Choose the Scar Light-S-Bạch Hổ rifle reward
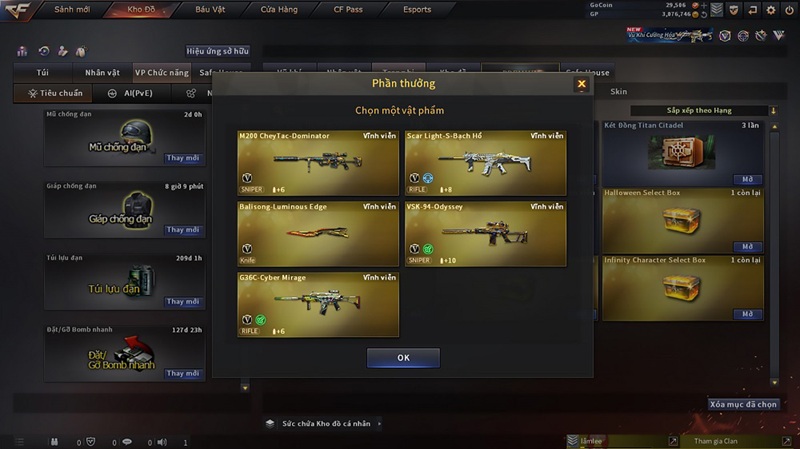The image size is (800, 449). click(x=485, y=162)
